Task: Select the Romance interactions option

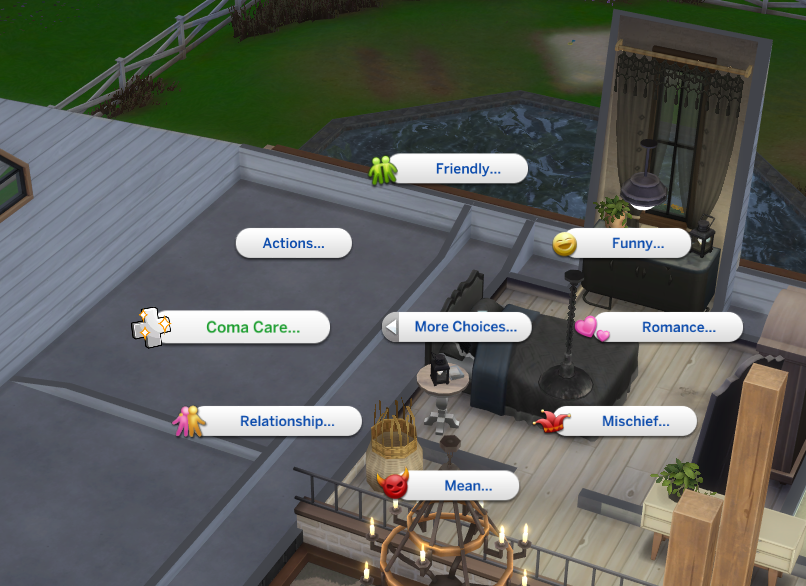Action: click(678, 327)
